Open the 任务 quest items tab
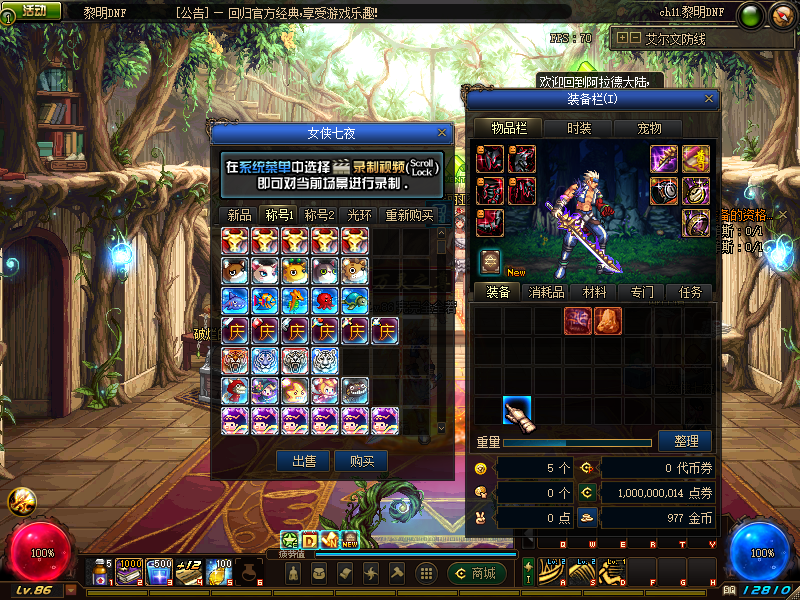The height and width of the screenshot is (600, 800). click(690, 292)
